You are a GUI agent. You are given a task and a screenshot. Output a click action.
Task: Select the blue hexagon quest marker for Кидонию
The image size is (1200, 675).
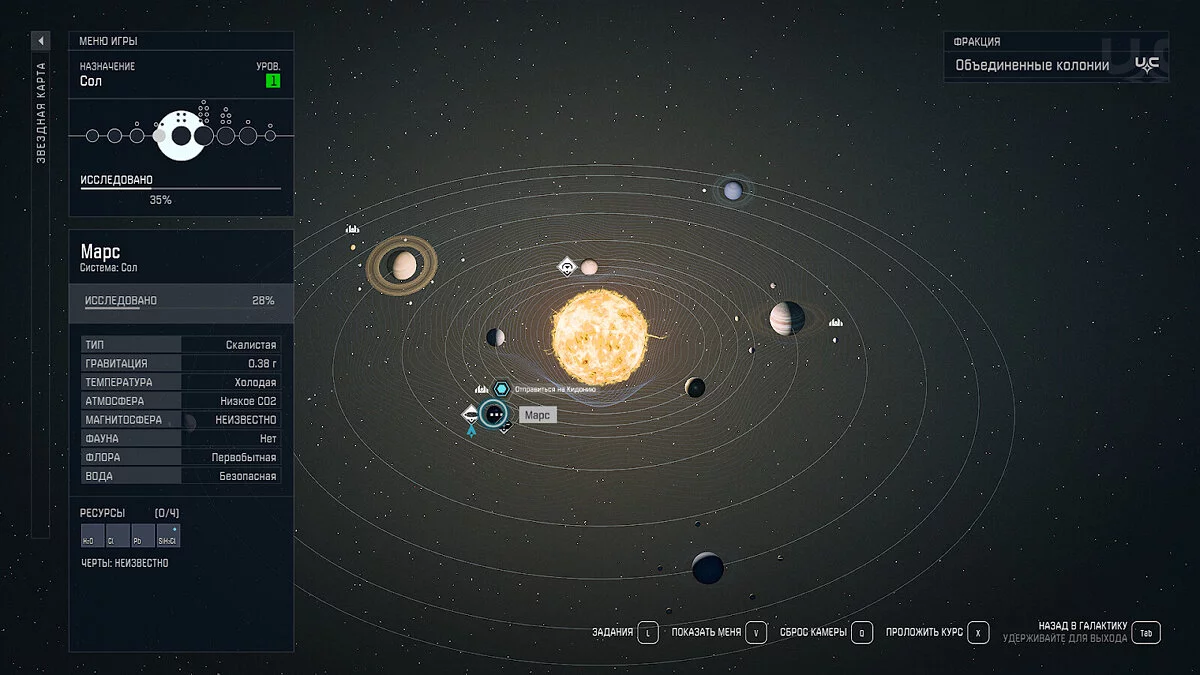pyautogui.click(x=502, y=388)
